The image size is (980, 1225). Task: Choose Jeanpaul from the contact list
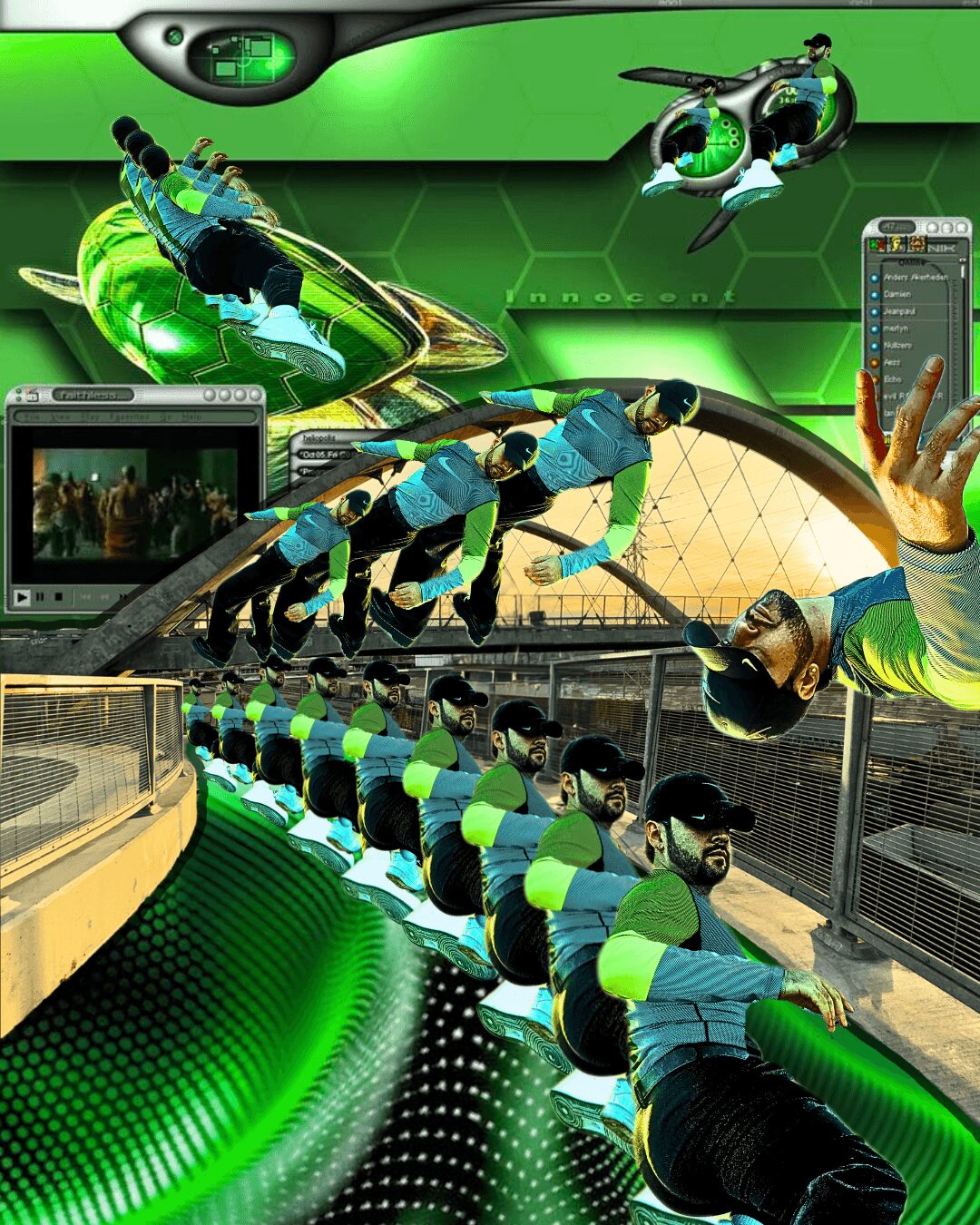[x=899, y=311]
